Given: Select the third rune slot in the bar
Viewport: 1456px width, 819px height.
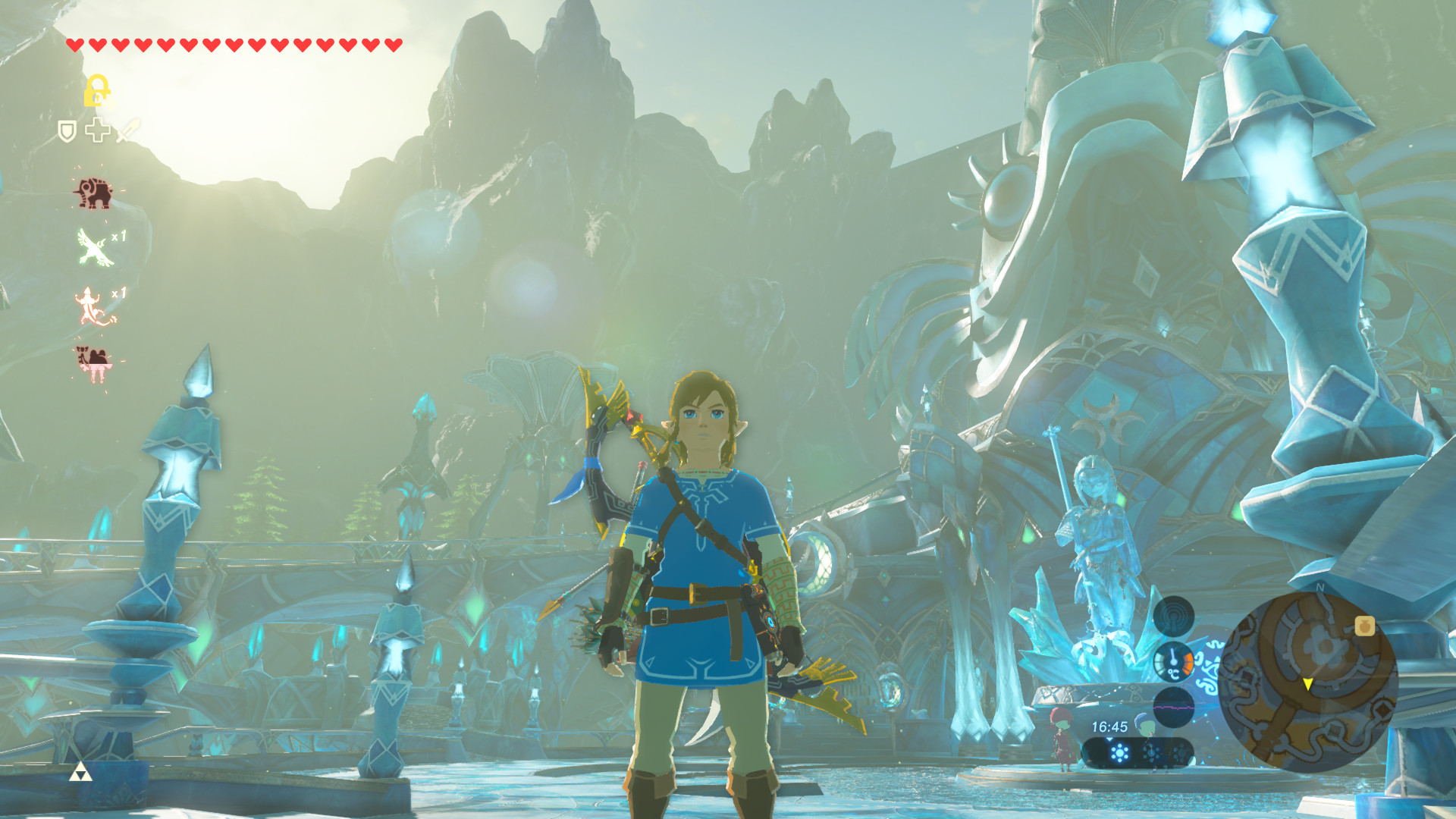Looking at the screenshot, I should click(1181, 754).
